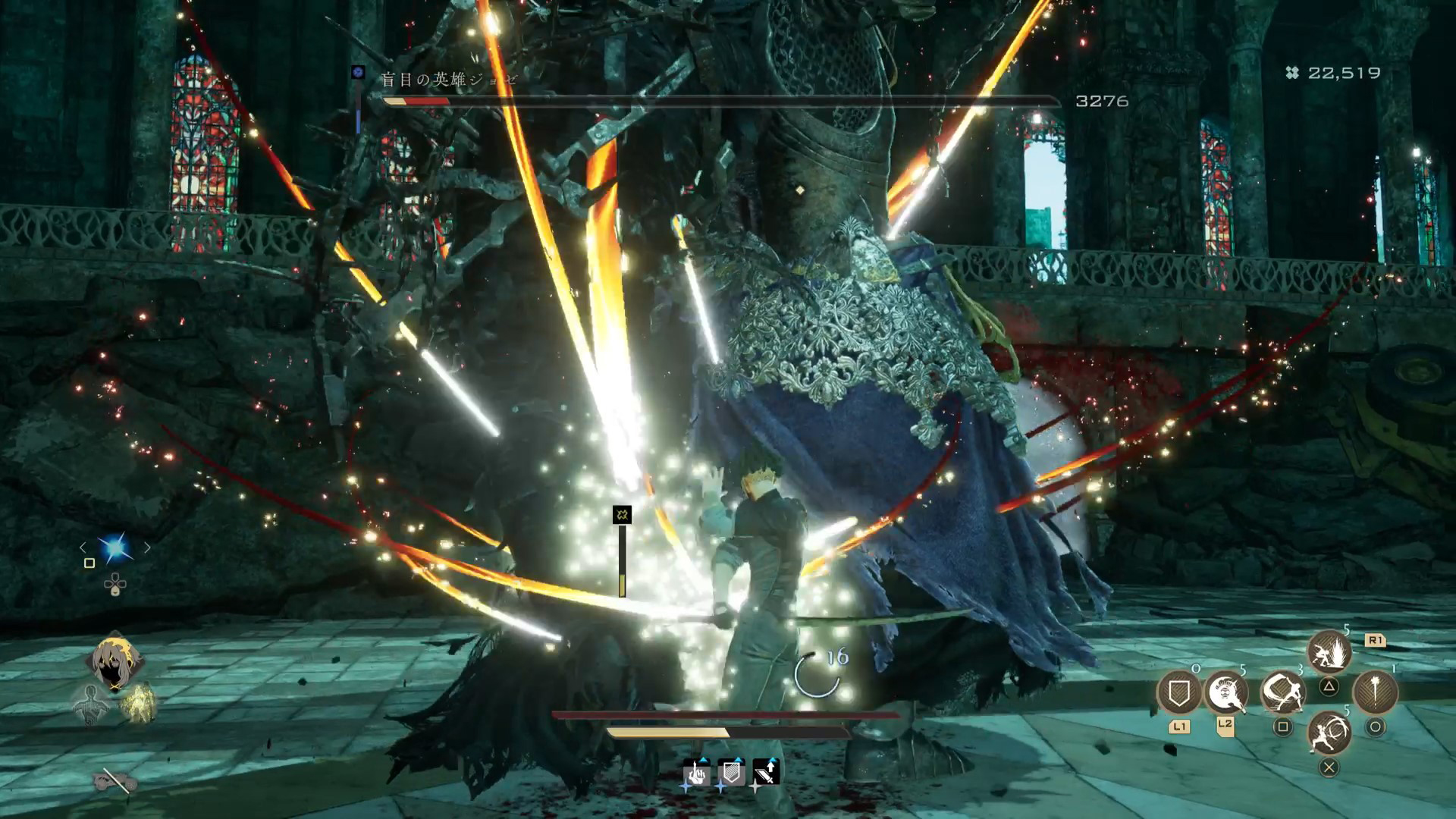Click the grey body silhouette icon
Screen dimensions: 1456x819
pyautogui.click(x=91, y=704)
